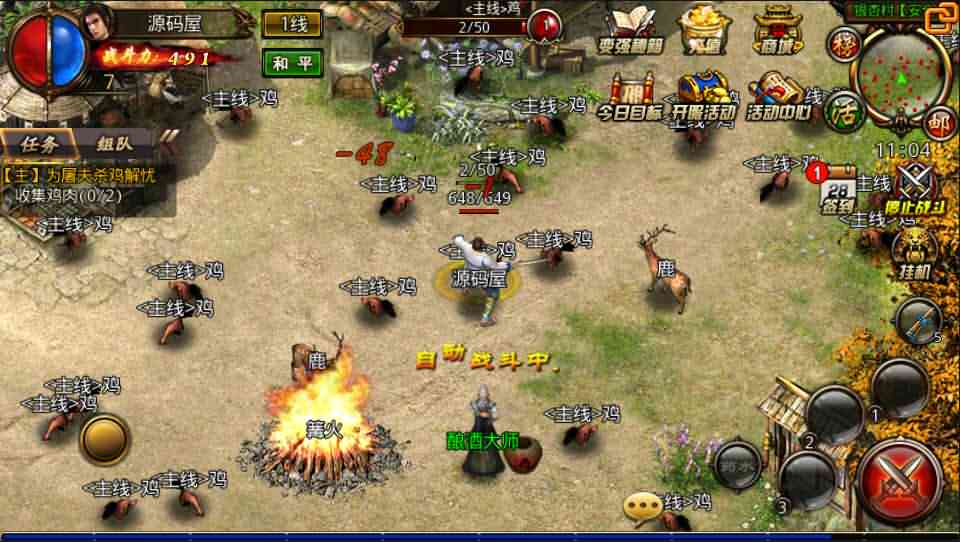Toggle the 和平 peace attack mode
The height and width of the screenshot is (542, 960).
pos(292,63)
